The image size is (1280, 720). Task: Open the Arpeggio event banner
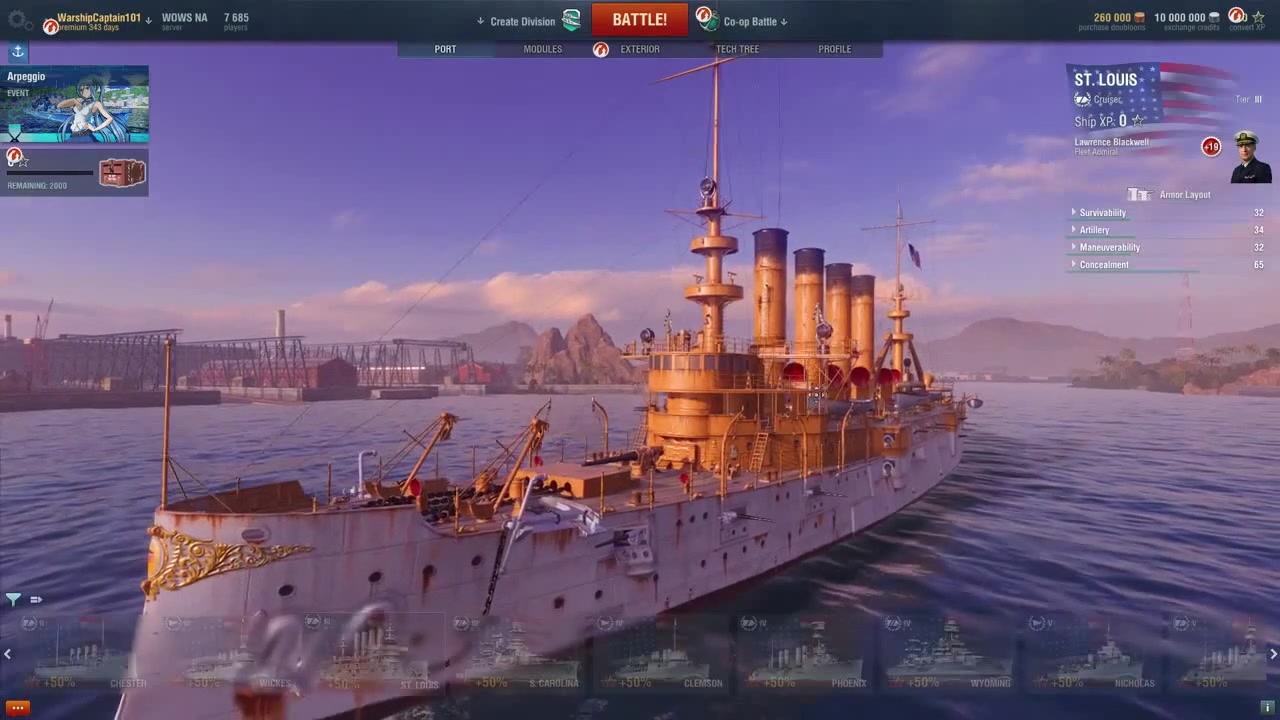[x=75, y=105]
